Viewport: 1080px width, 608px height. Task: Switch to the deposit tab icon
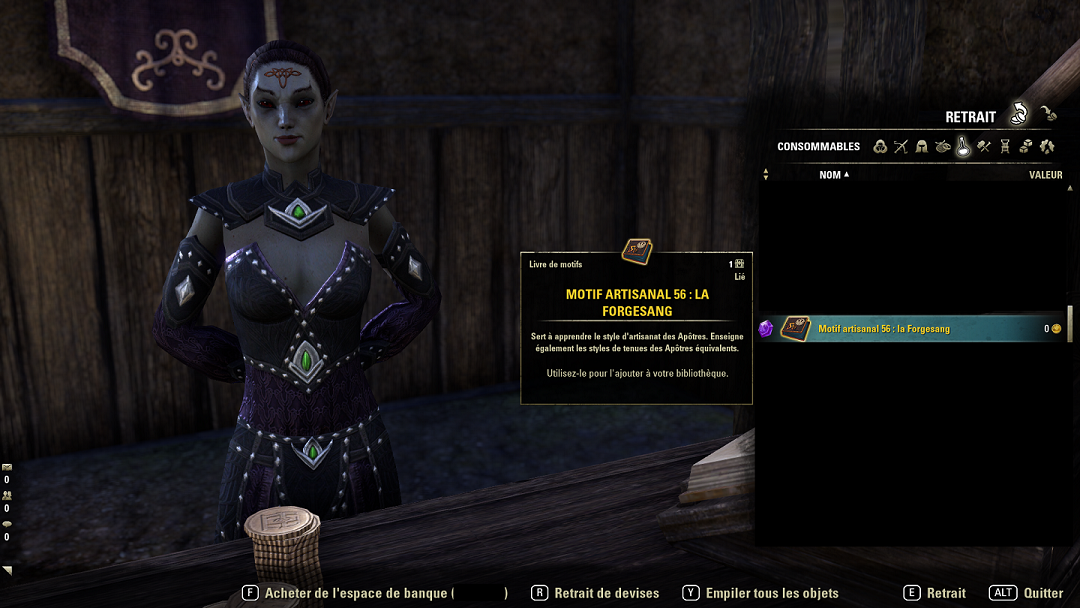[1047, 113]
